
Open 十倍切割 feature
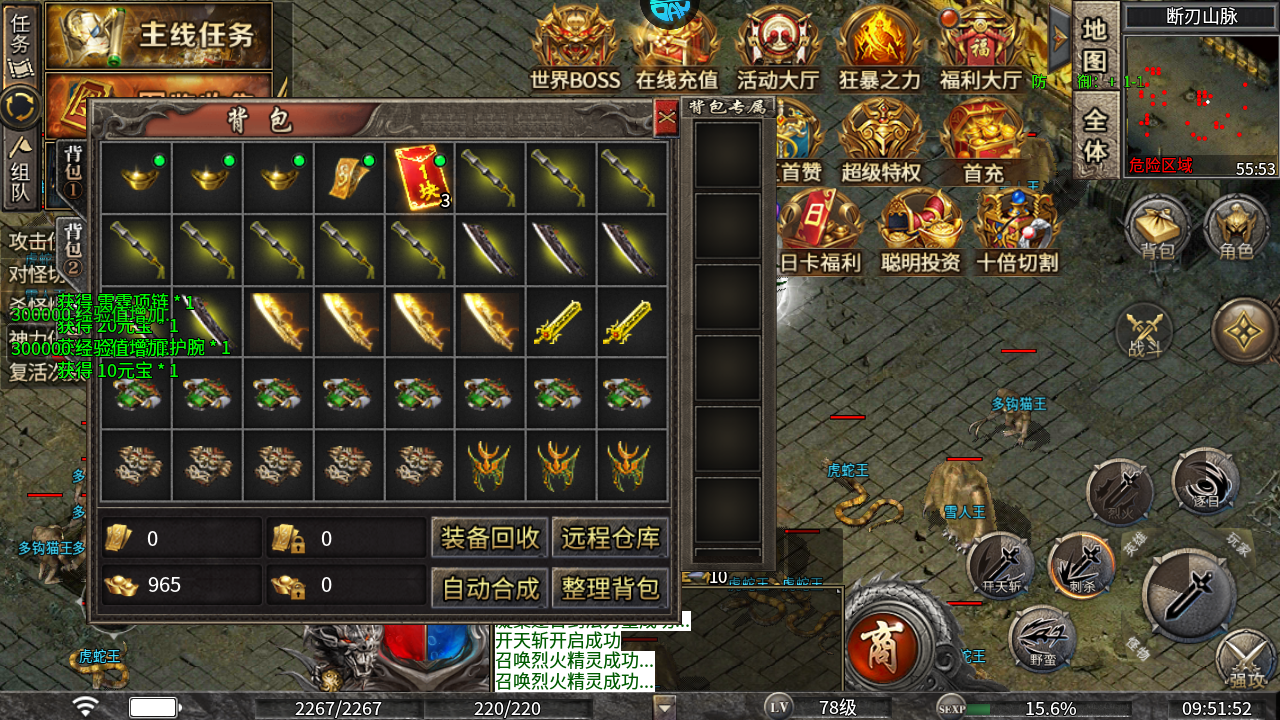click(x=1017, y=230)
